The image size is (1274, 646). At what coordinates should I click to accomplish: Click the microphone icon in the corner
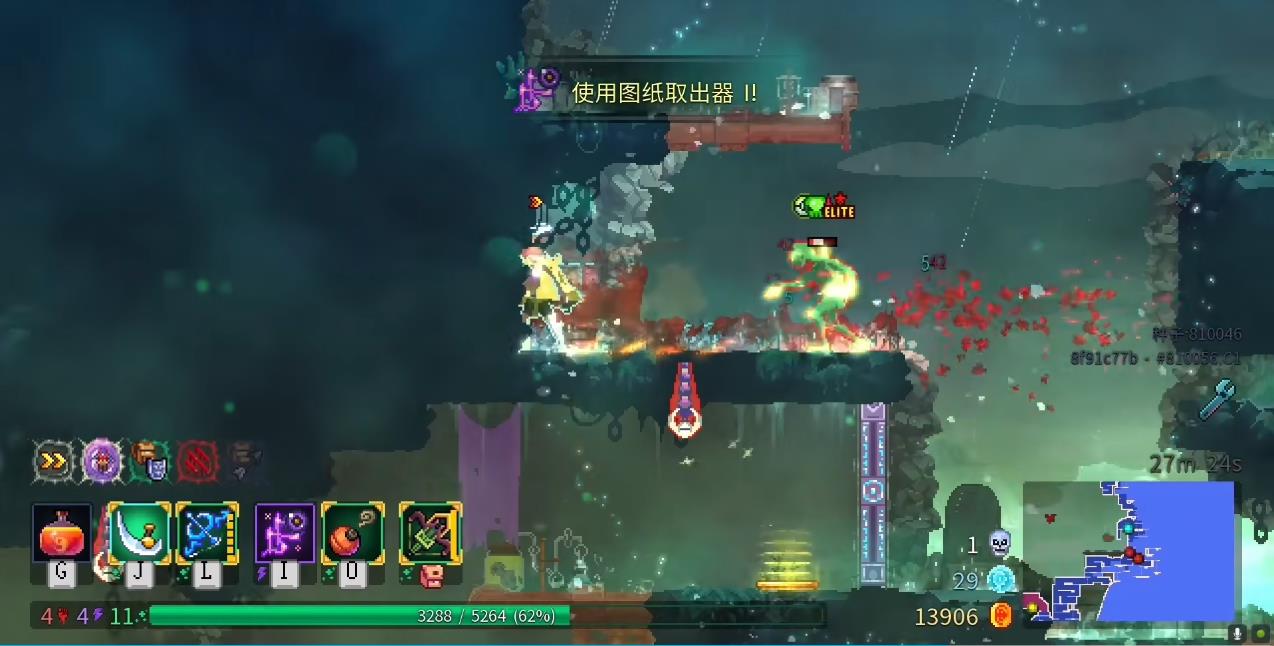click(x=1237, y=633)
